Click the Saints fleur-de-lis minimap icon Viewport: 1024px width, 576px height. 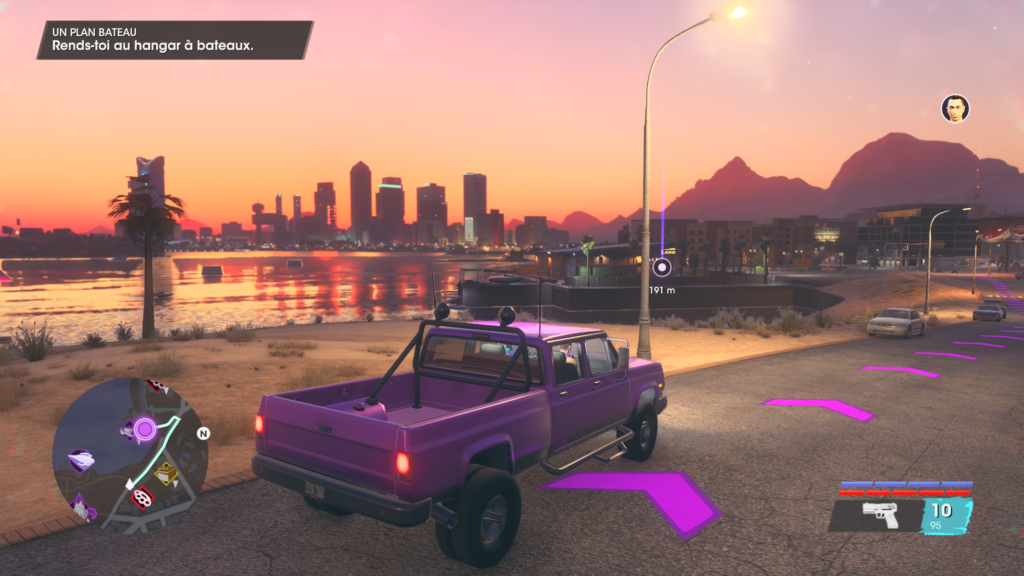click(81, 507)
